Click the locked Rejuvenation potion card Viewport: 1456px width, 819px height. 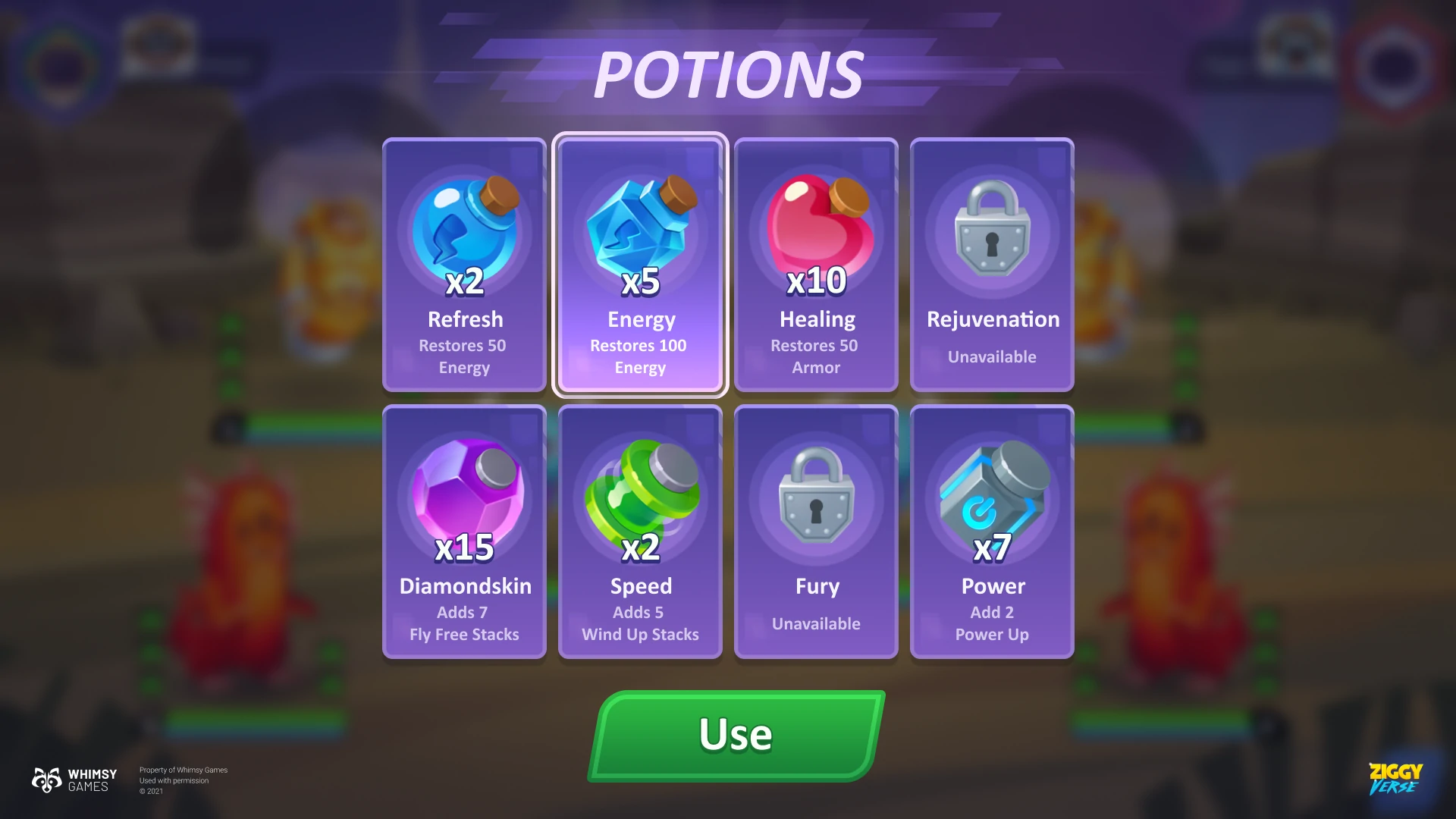(992, 265)
